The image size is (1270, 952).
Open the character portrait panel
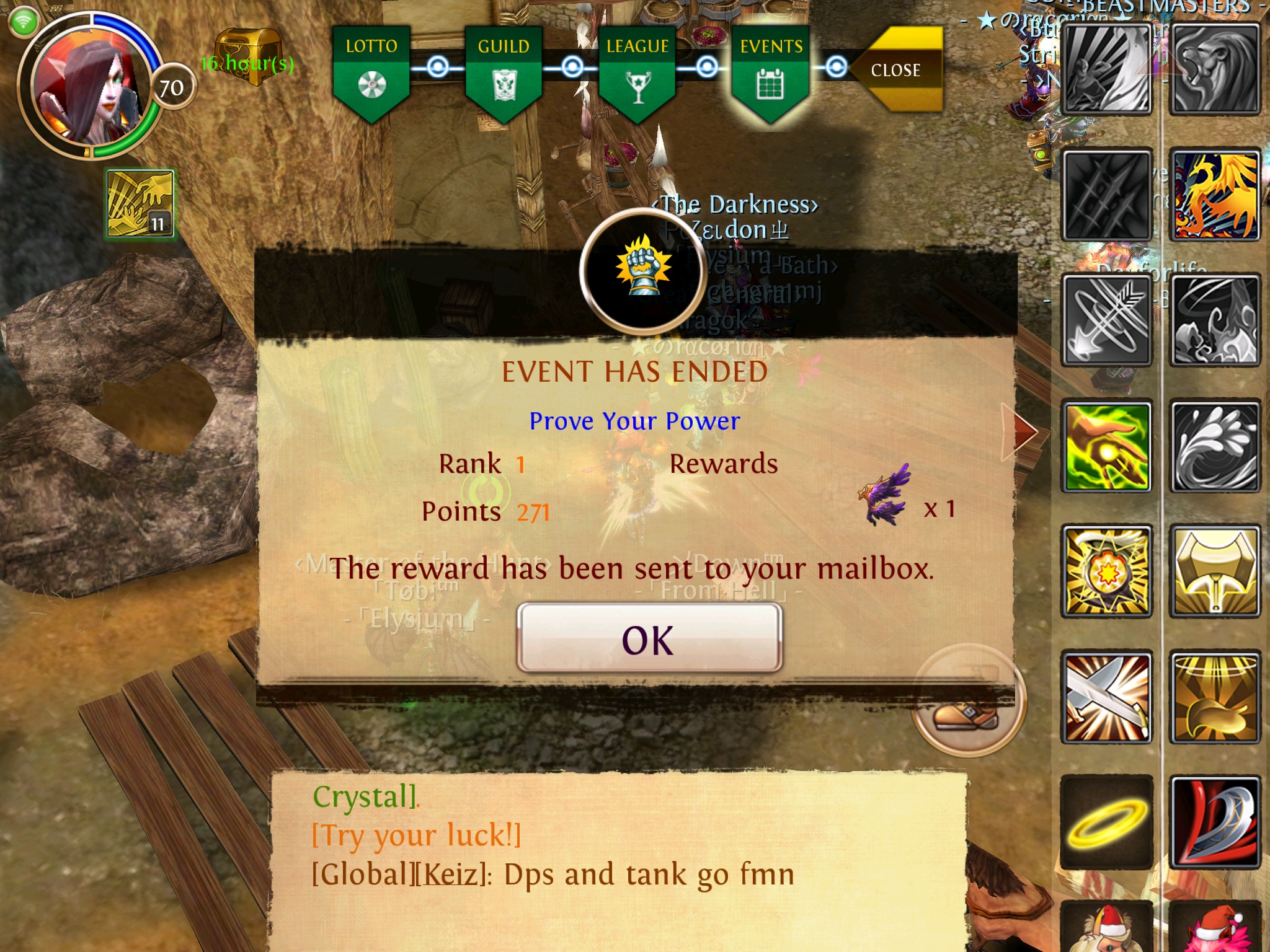pyautogui.click(x=87, y=87)
